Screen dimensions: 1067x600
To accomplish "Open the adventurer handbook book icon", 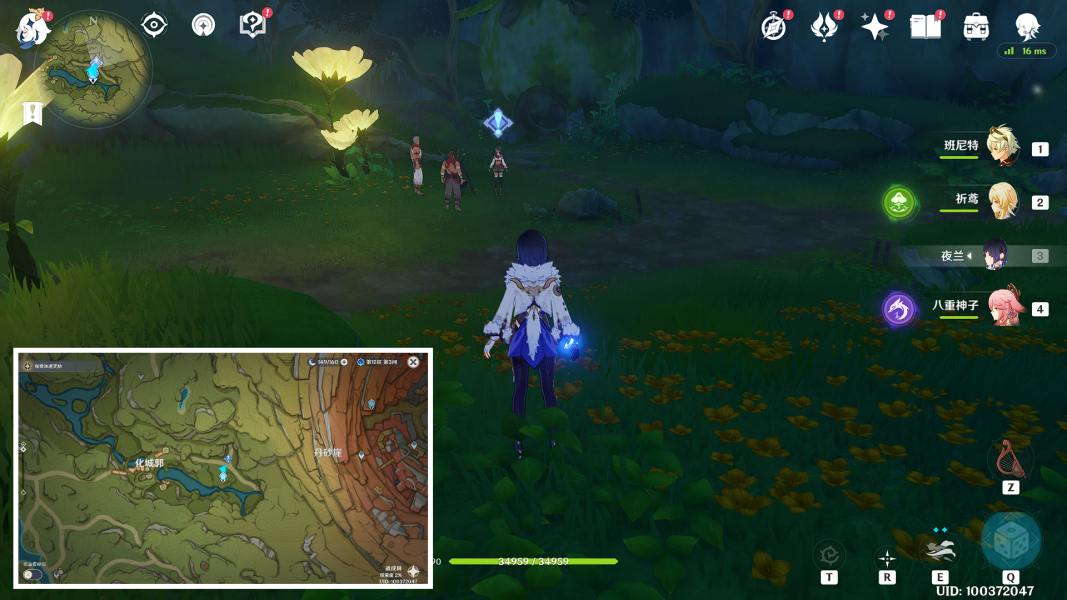I will (x=926, y=27).
